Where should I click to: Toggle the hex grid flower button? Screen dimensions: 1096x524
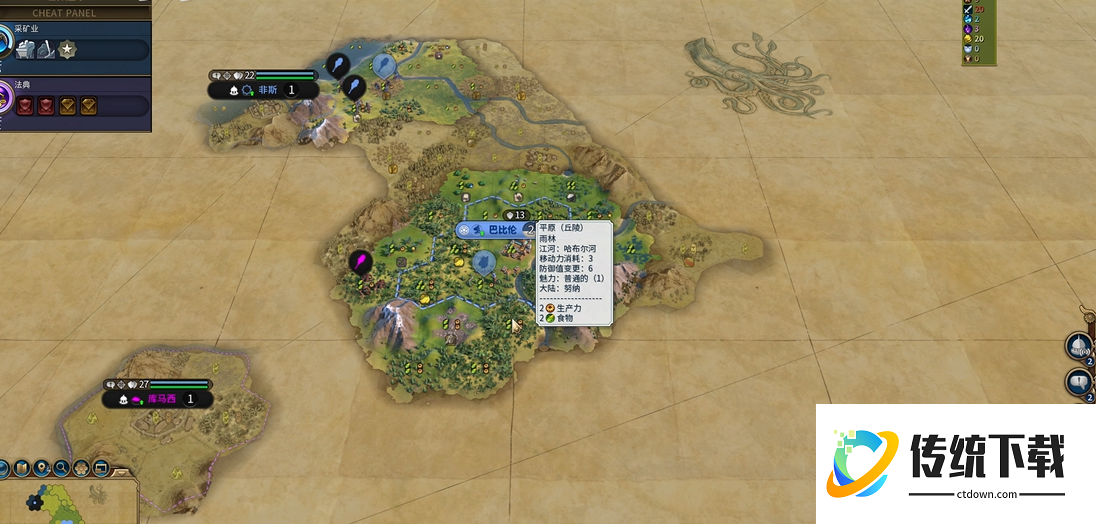[81, 468]
